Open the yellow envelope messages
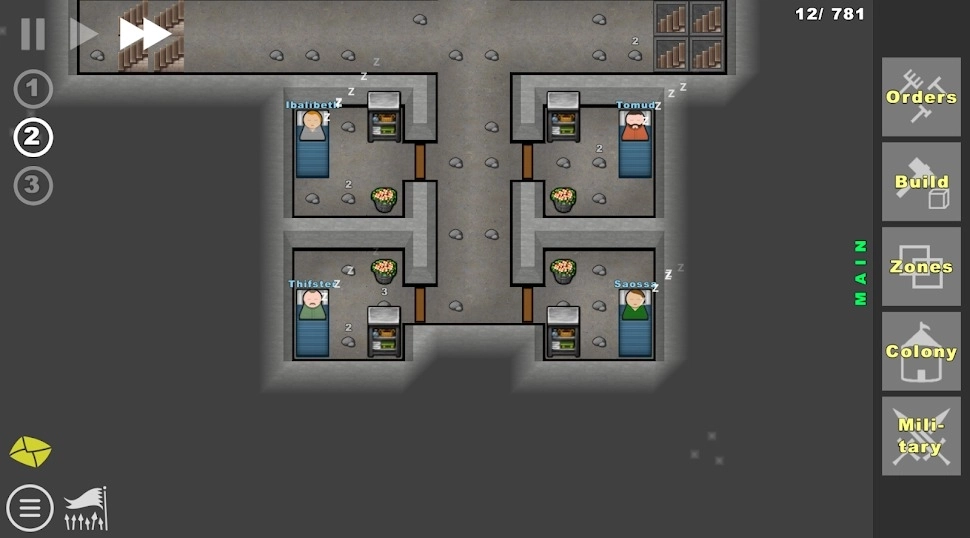This screenshot has width=970, height=538. pos(30,451)
